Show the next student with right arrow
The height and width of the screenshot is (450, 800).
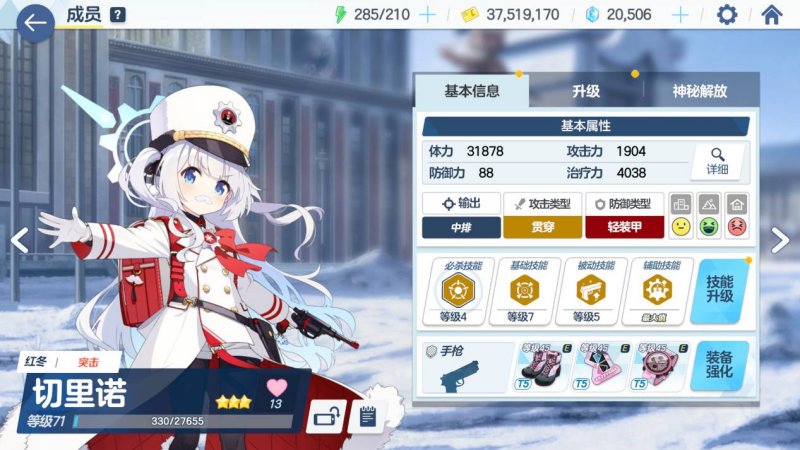click(x=781, y=240)
